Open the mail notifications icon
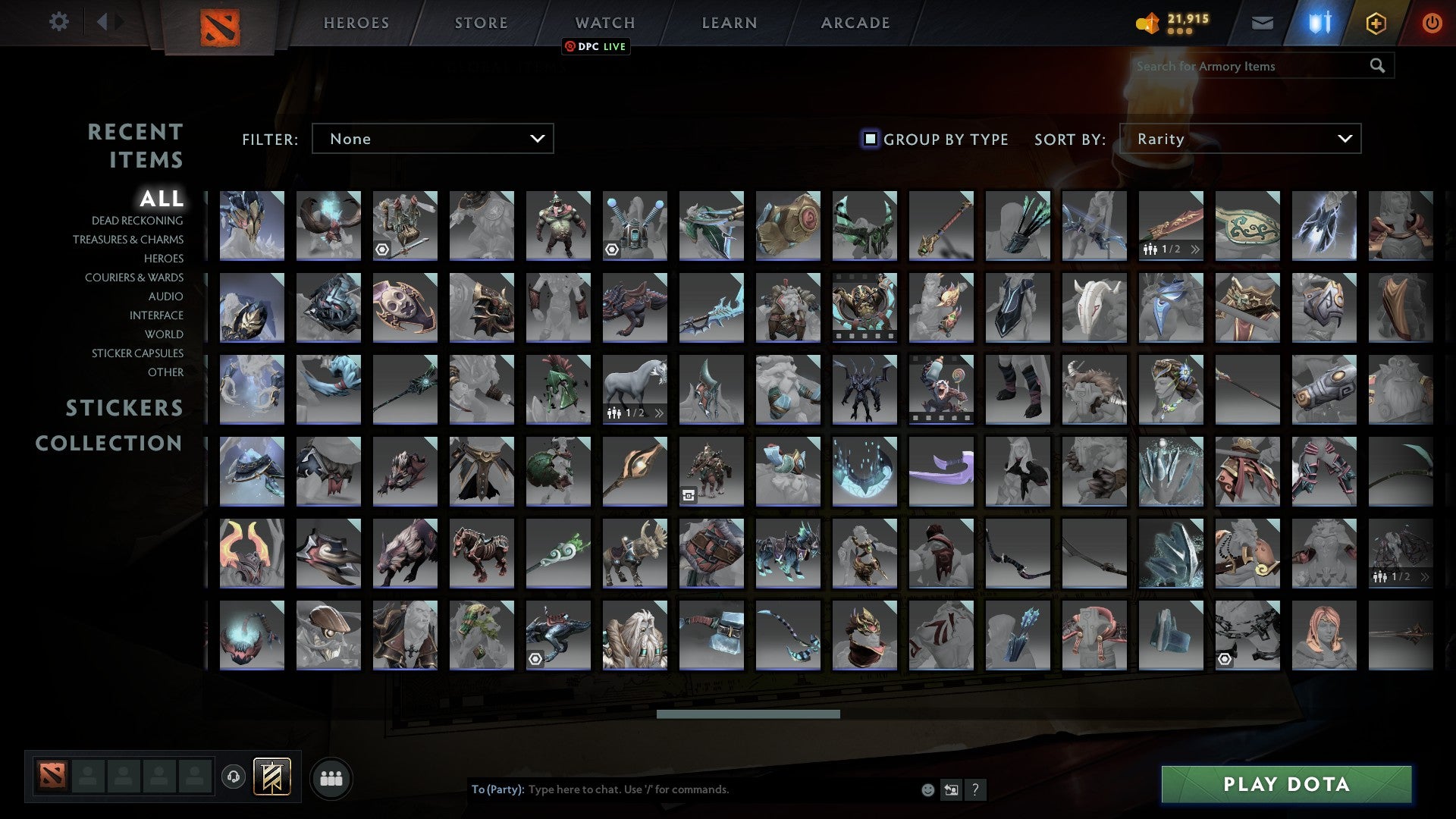 tap(1262, 22)
